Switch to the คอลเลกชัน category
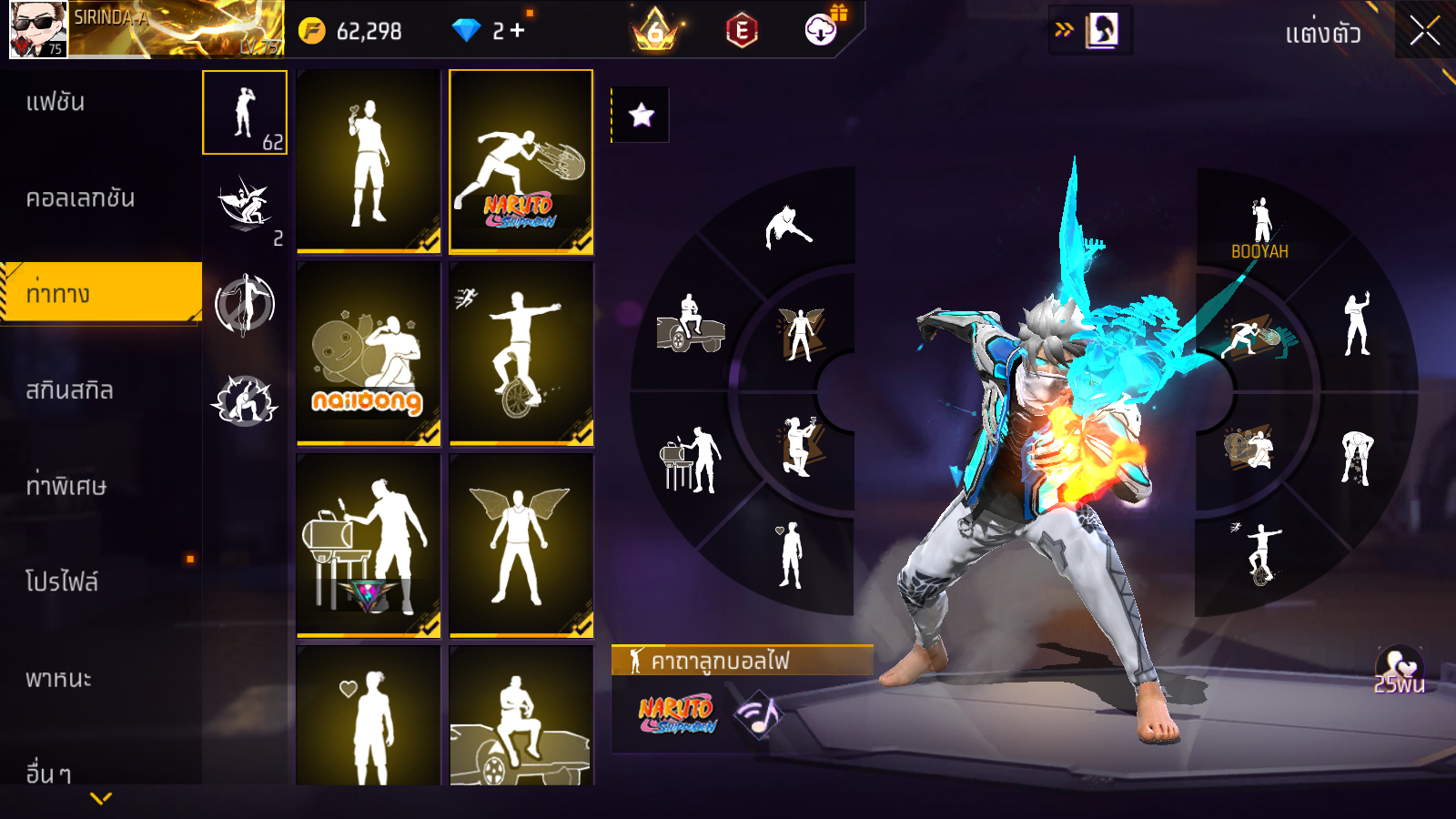 [x=80, y=198]
